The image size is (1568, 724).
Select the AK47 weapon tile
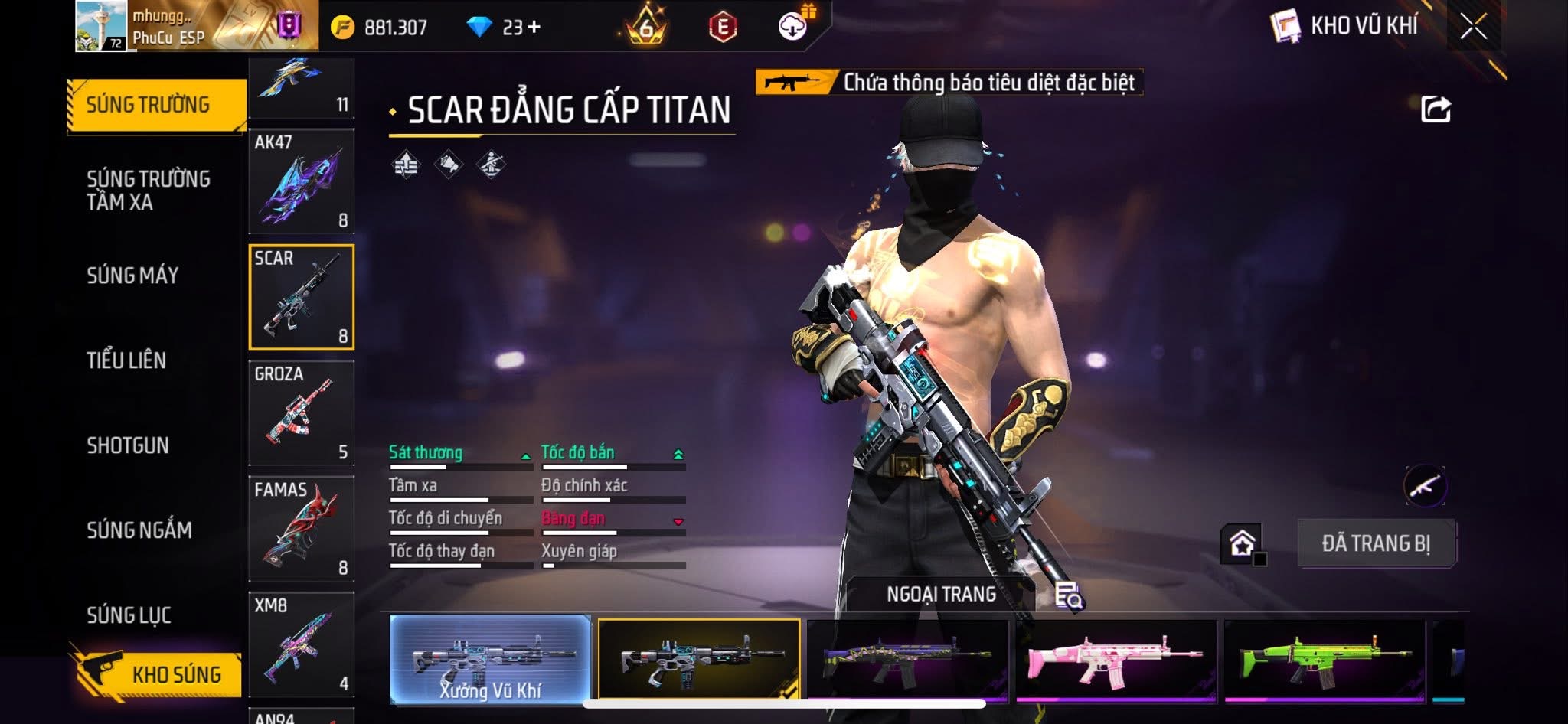click(302, 181)
